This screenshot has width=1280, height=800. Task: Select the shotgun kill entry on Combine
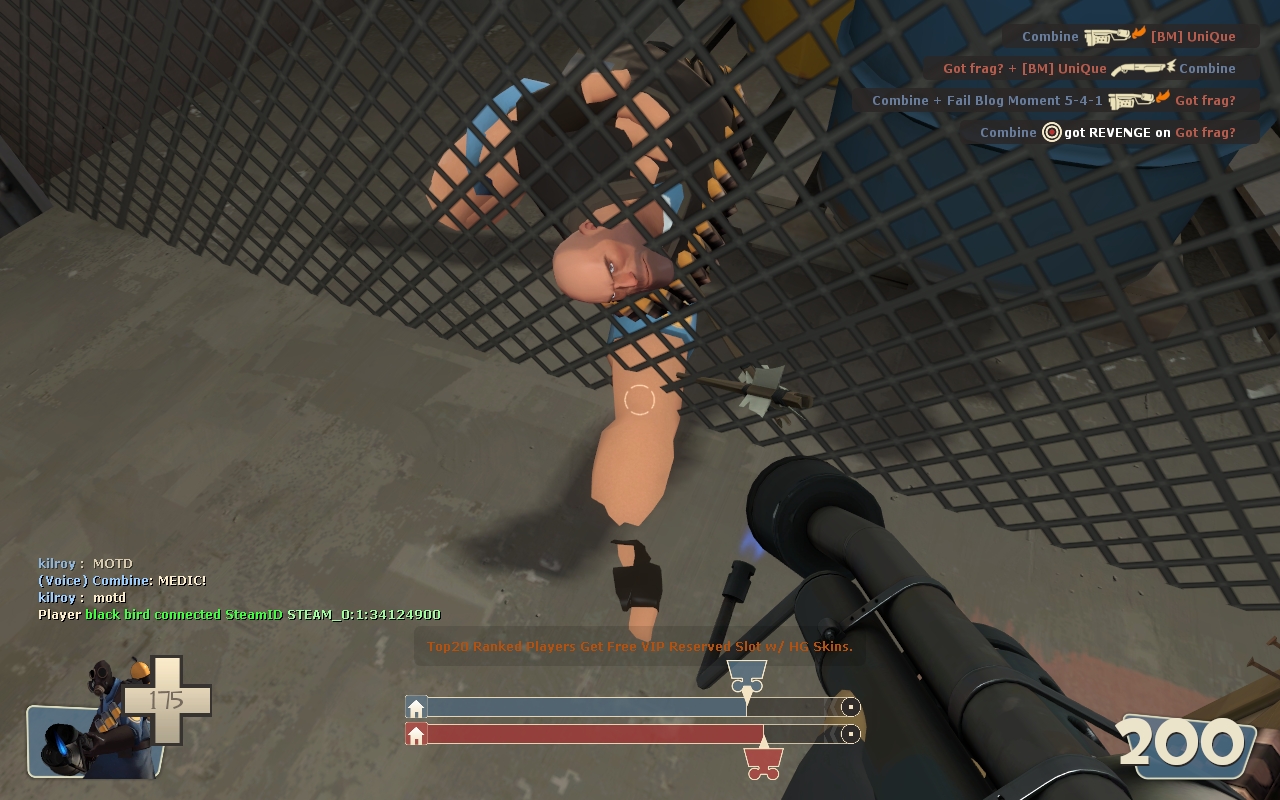pos(1089,68)
